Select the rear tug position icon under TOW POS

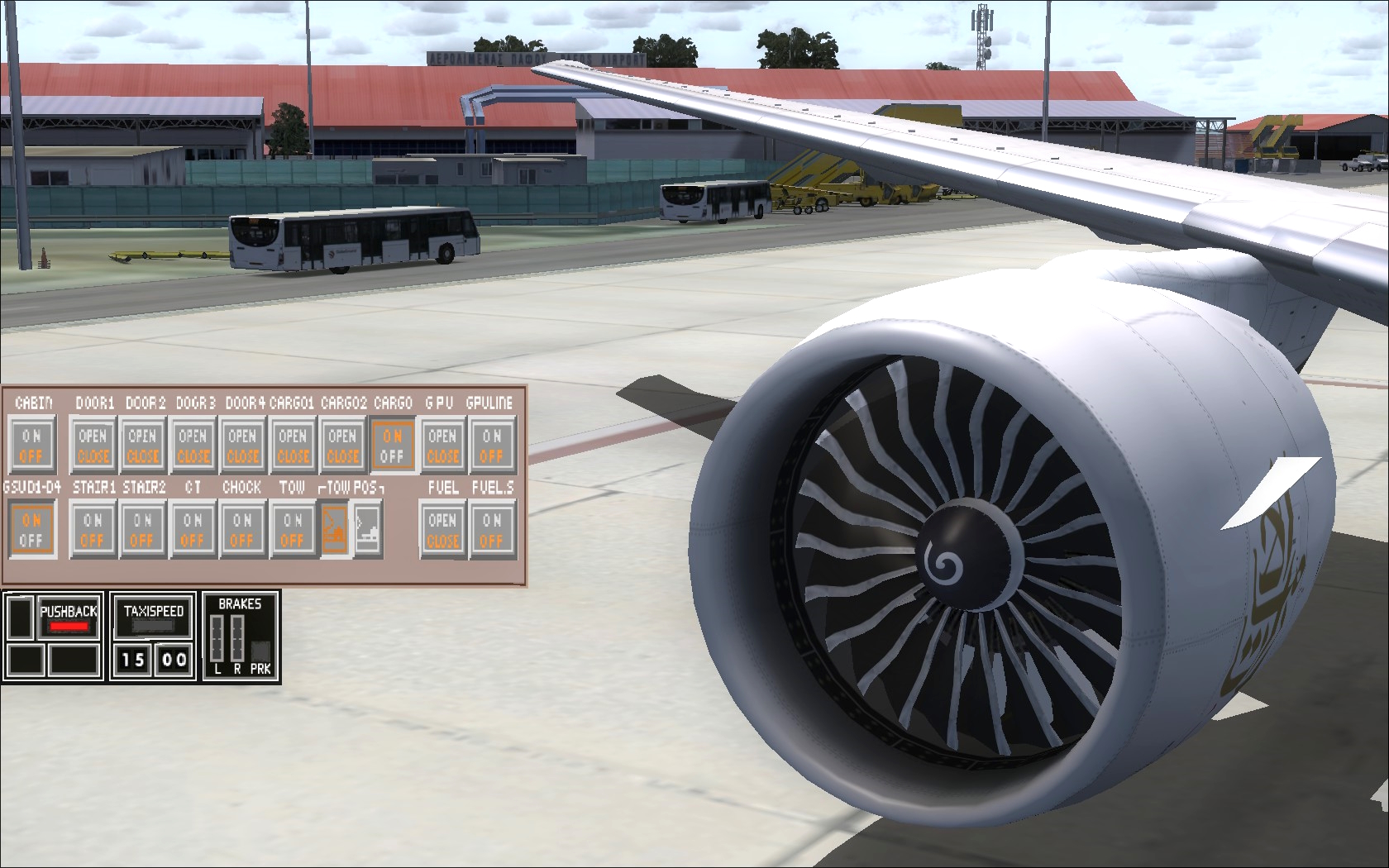coord(367,527)
